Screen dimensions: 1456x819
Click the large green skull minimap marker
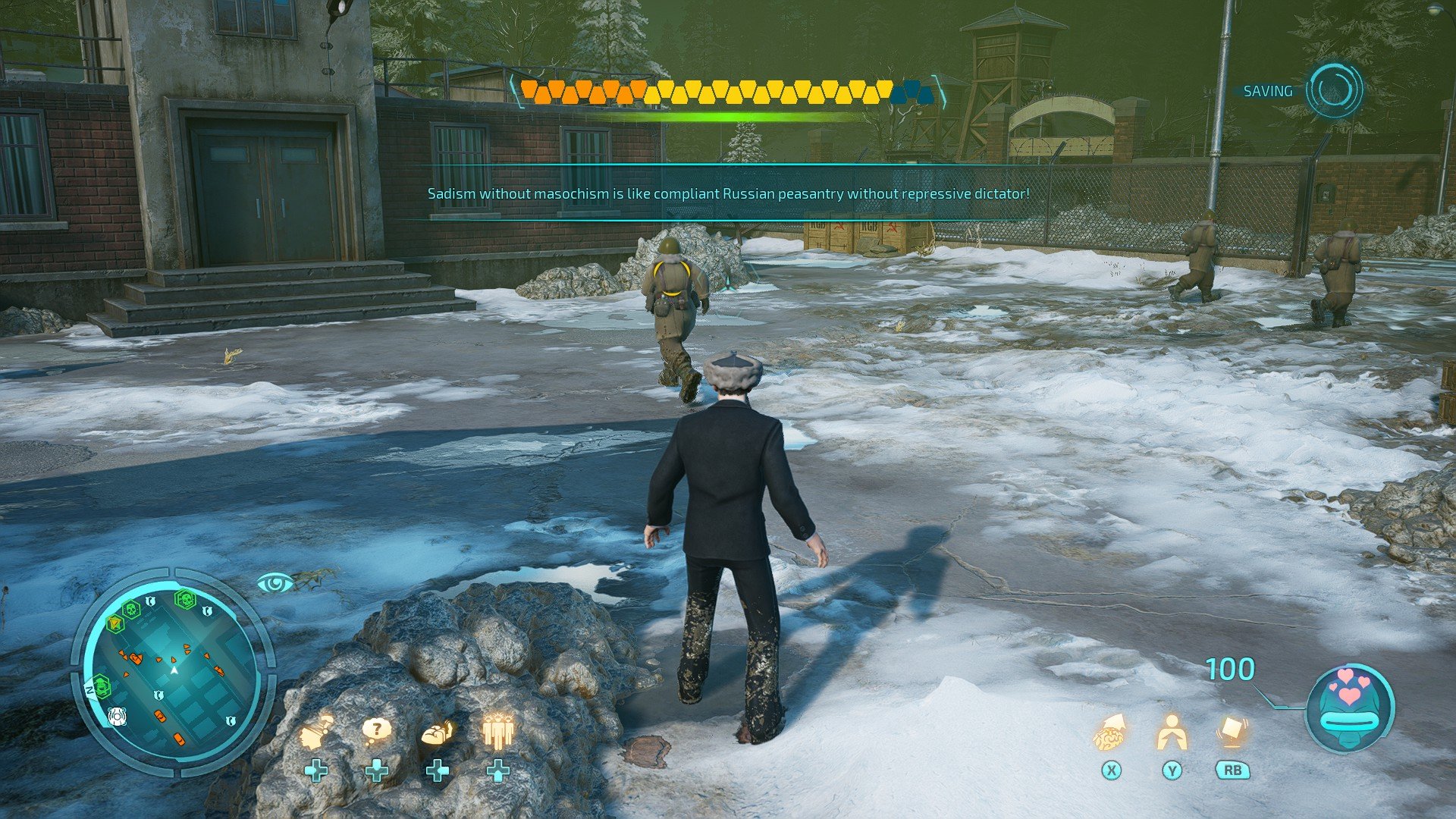(x=185, y=600)
